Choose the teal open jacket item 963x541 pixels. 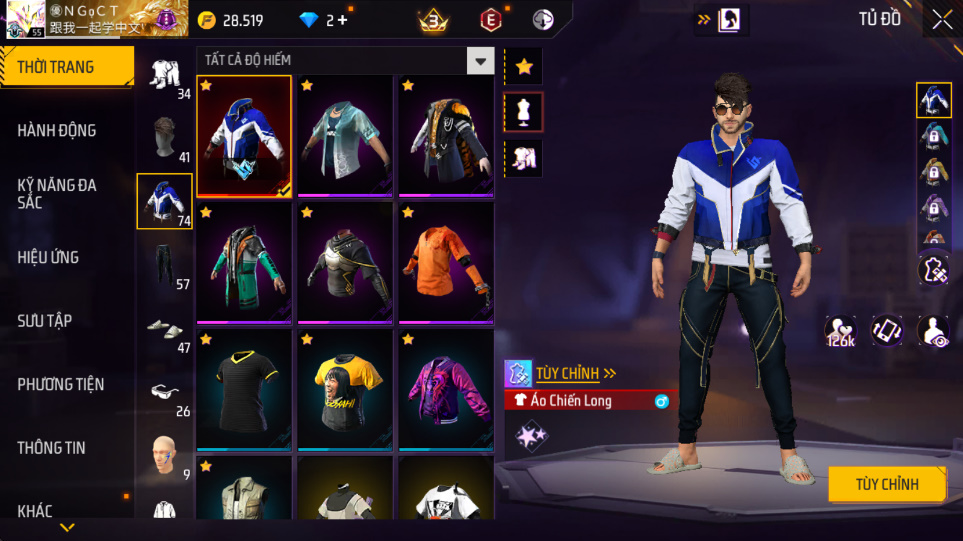click(345, 135)
